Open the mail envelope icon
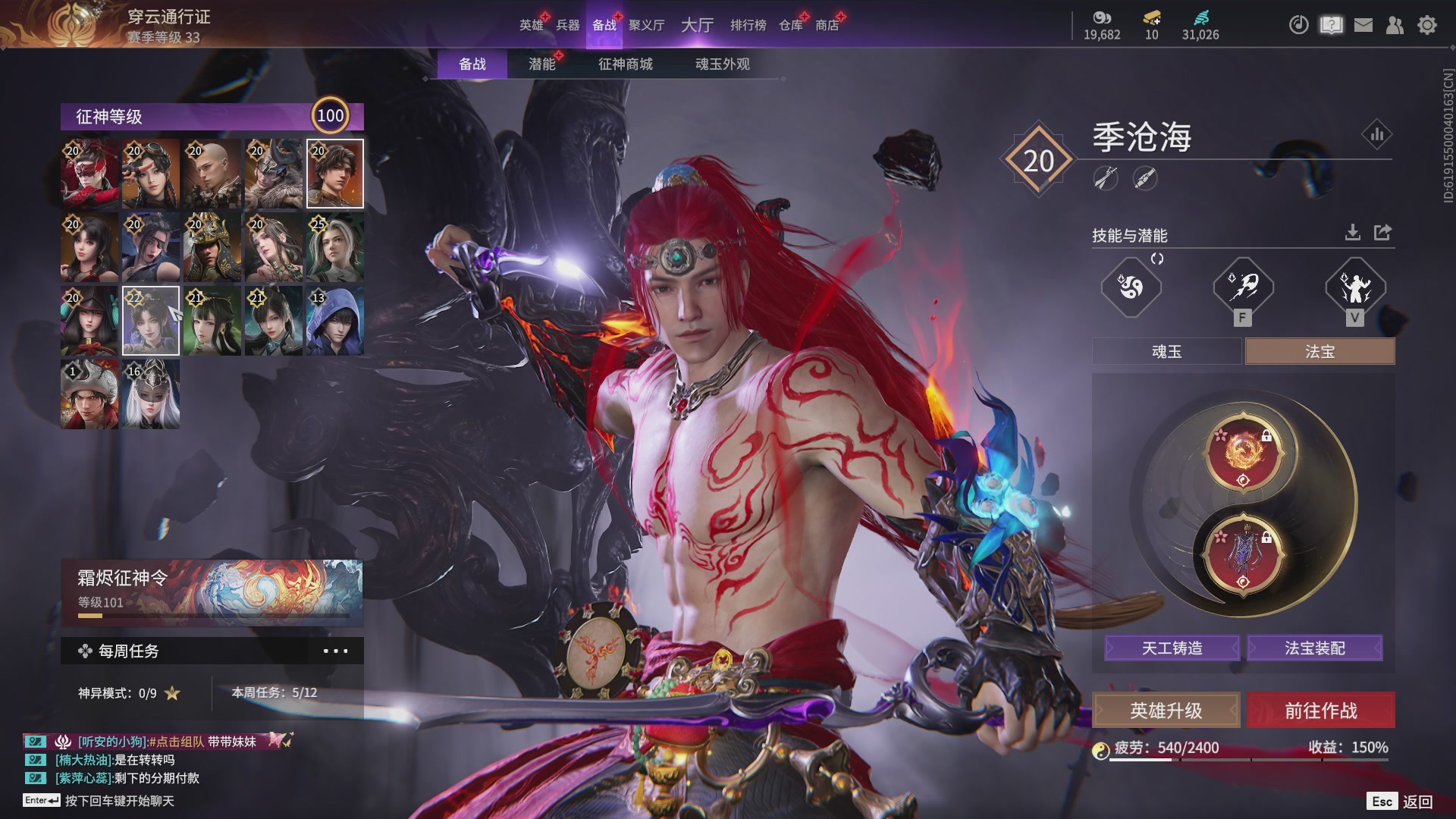The height and width of the screenshot is (819, 1456). [1363, 25]
